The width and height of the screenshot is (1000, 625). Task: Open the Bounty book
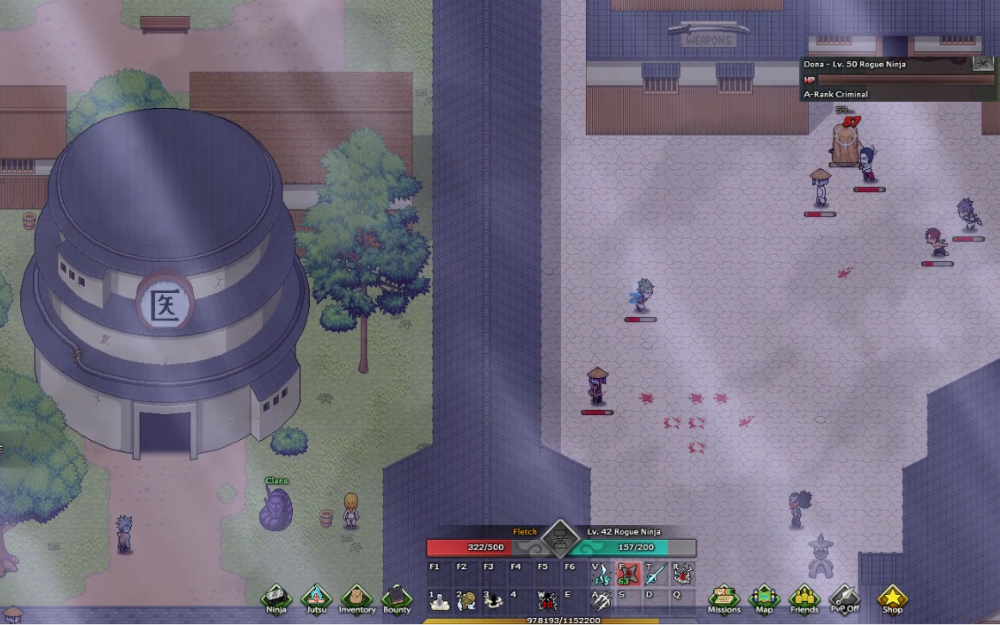(397, 598)
